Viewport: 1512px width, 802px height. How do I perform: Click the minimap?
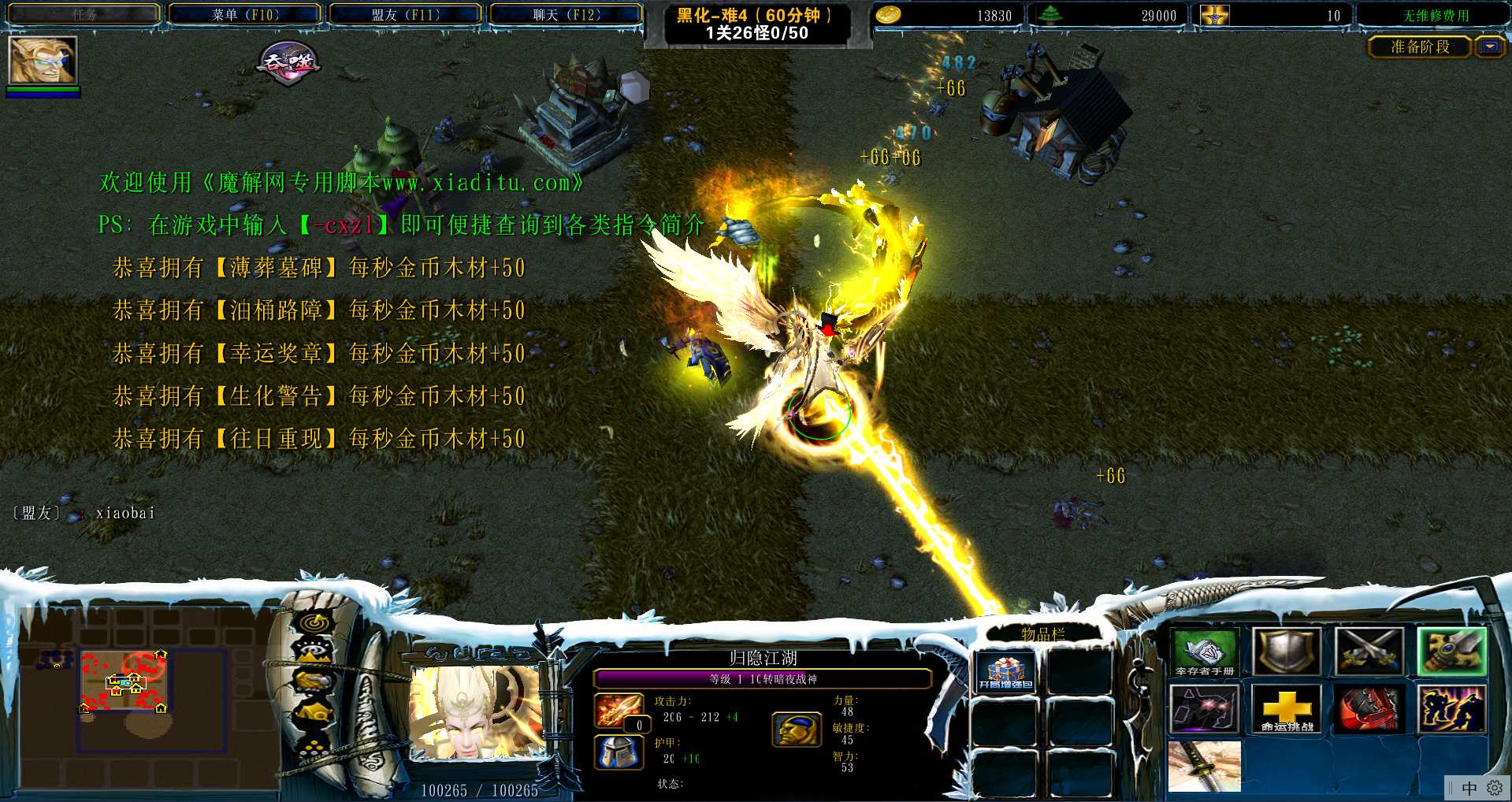150,693
